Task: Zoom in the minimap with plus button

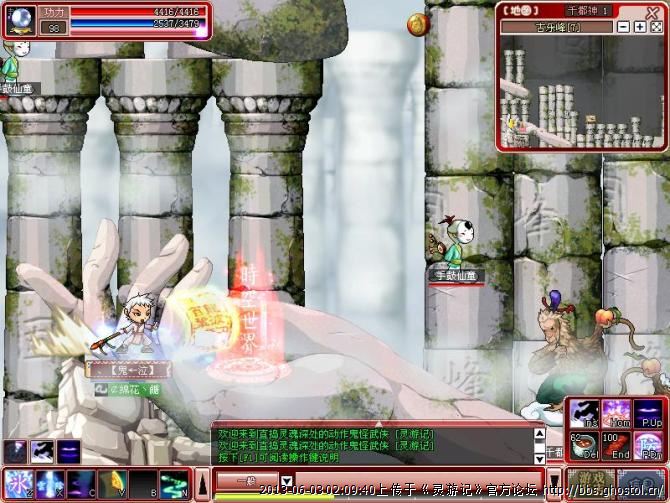Action: pyautogui.click(x=640, y=27)
